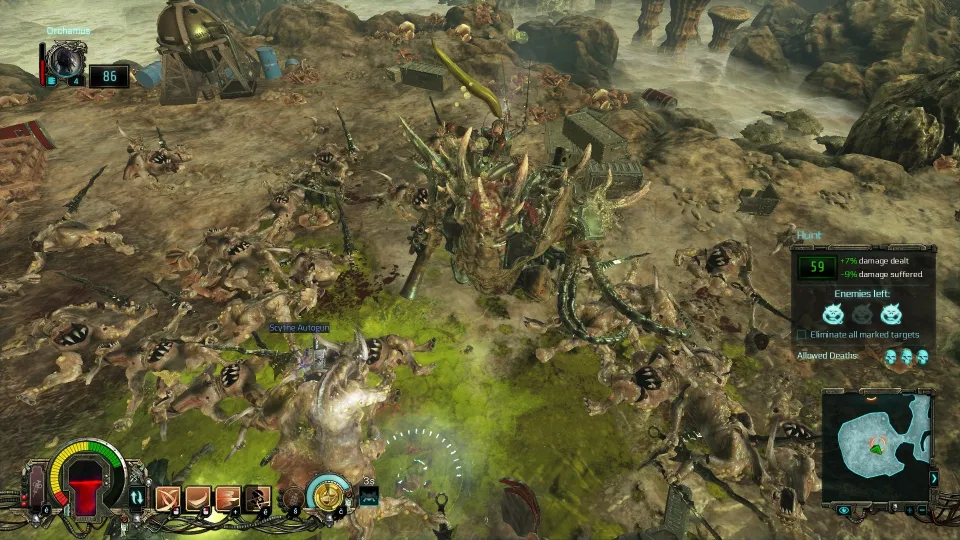Click the weapon swap arrows button

(137, 497)
